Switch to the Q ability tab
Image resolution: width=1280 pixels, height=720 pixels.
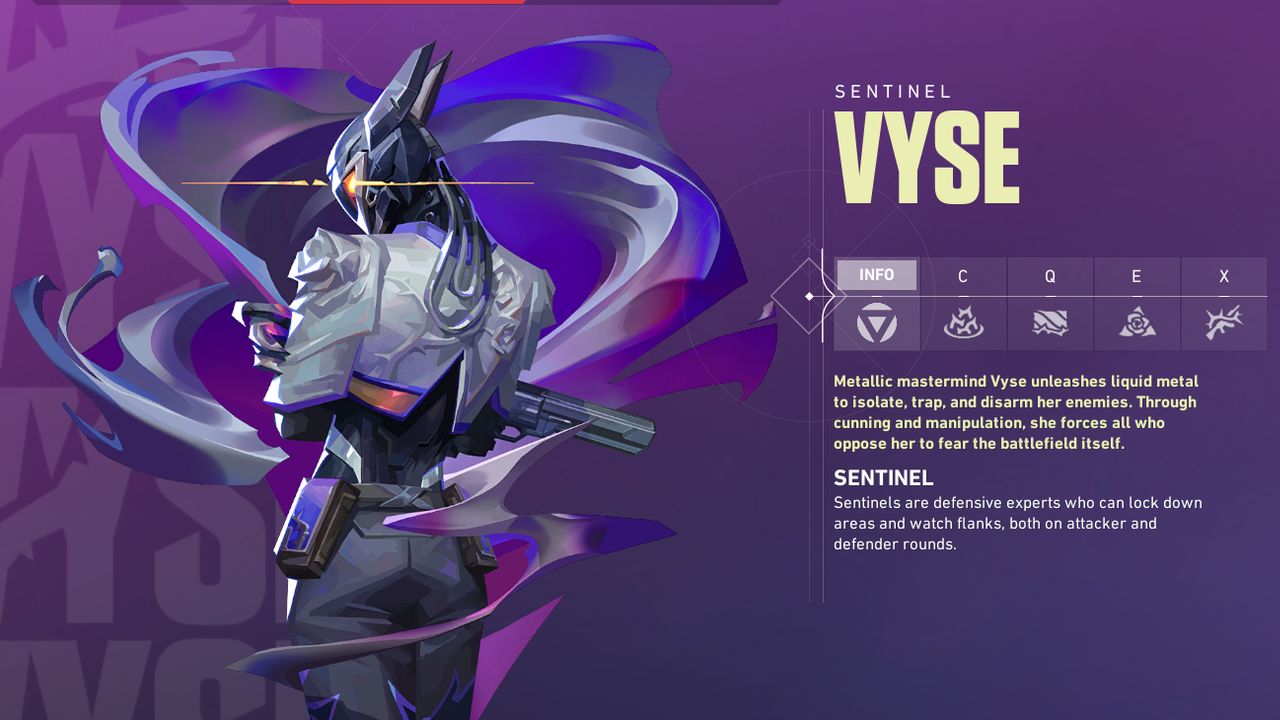click(1050, 276)
